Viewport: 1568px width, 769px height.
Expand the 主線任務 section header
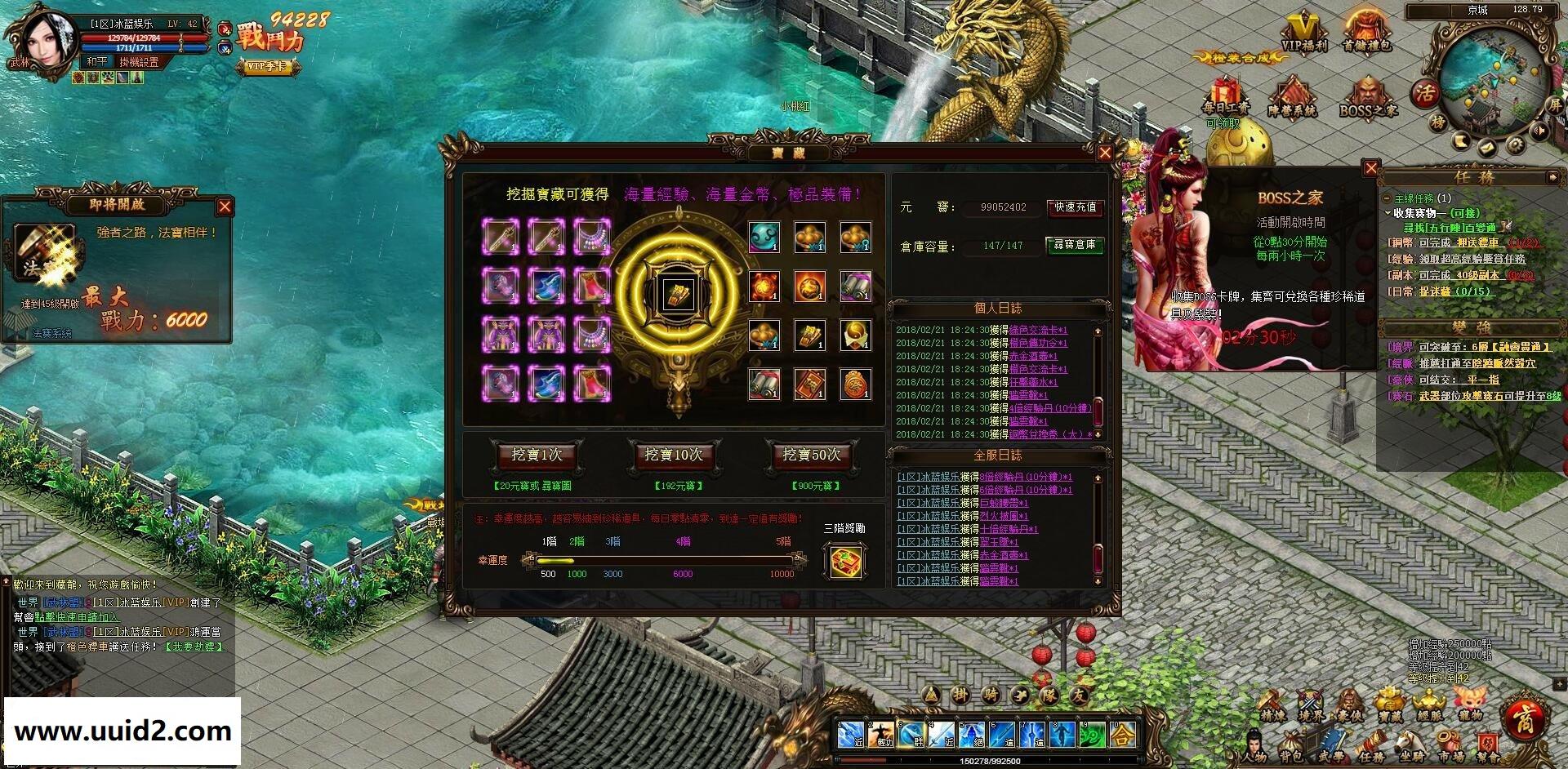(x=1386, y=198)
